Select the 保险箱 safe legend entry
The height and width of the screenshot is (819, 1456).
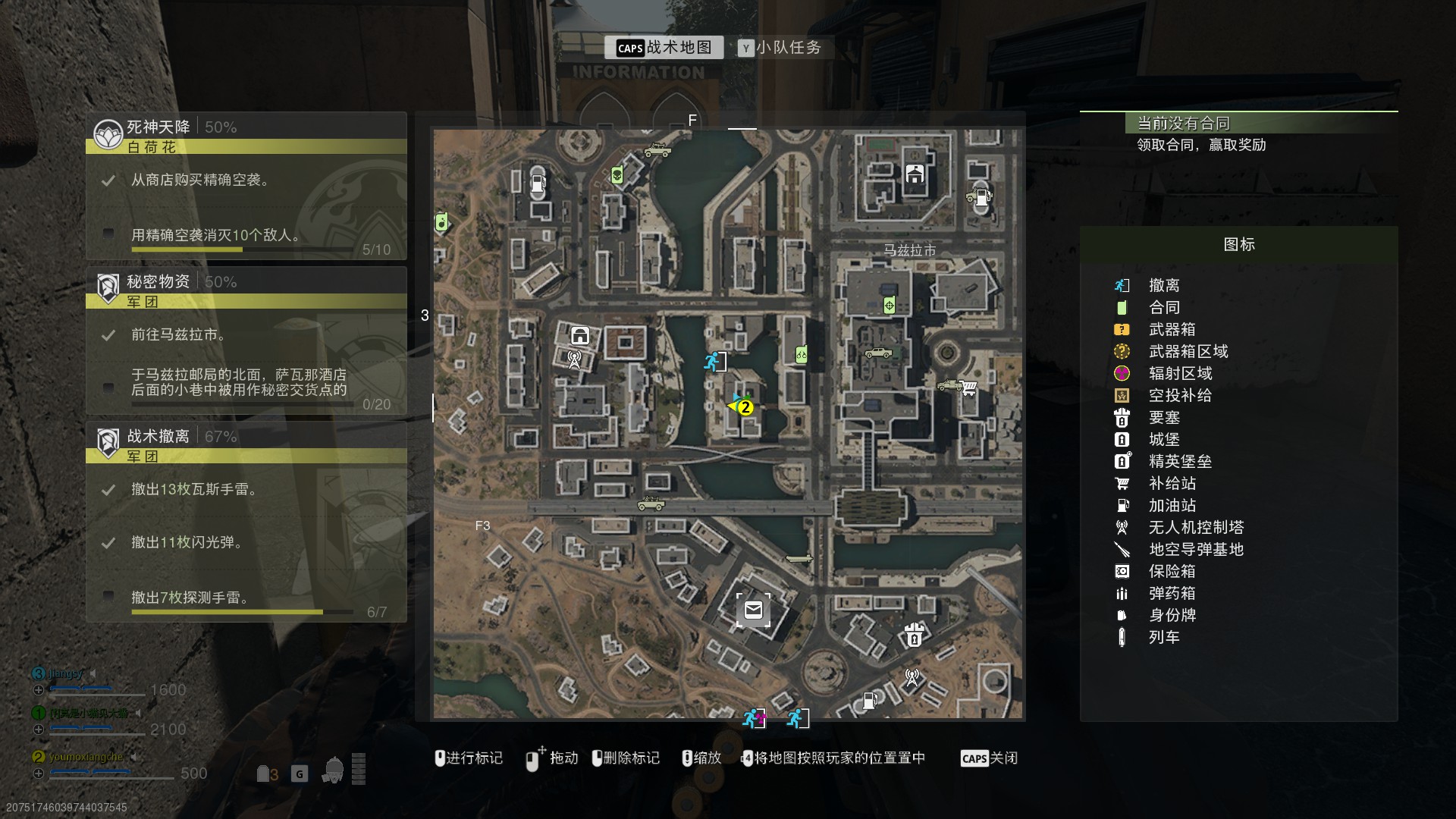[1172, 571]
